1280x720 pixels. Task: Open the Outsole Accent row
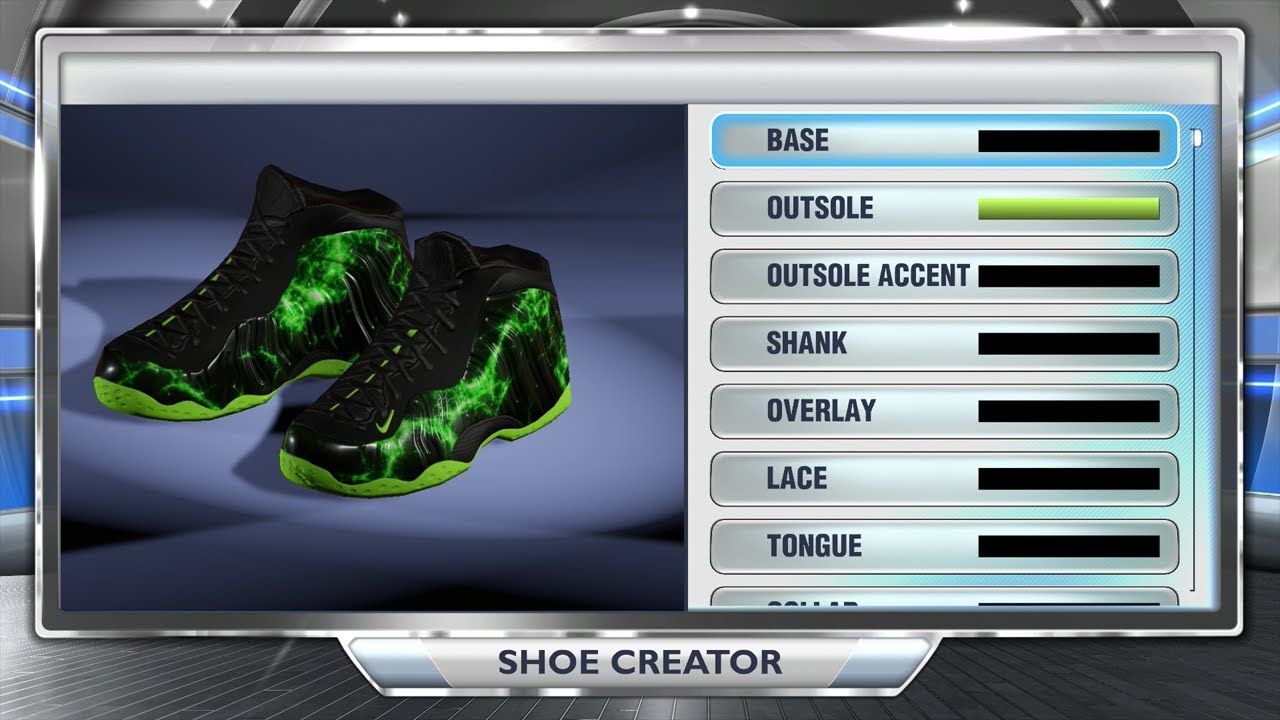[x=943, y=276]
